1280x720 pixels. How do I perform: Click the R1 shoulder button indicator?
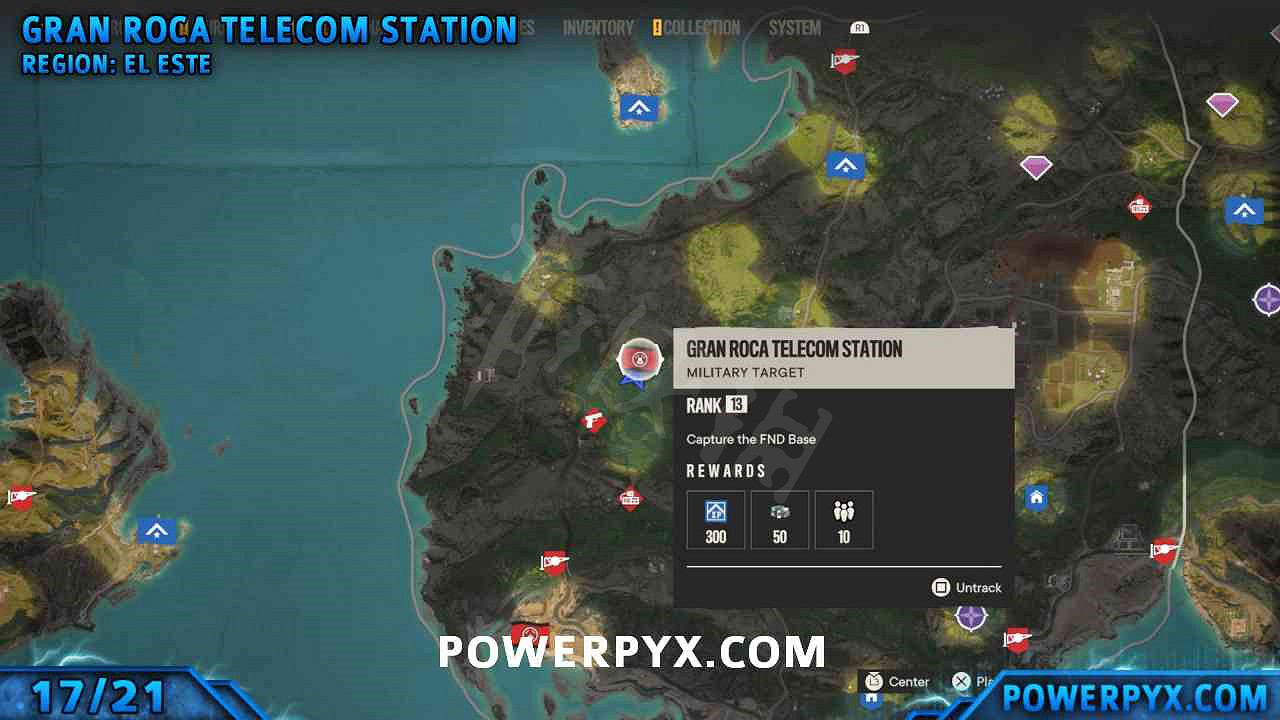pos(859,28)
